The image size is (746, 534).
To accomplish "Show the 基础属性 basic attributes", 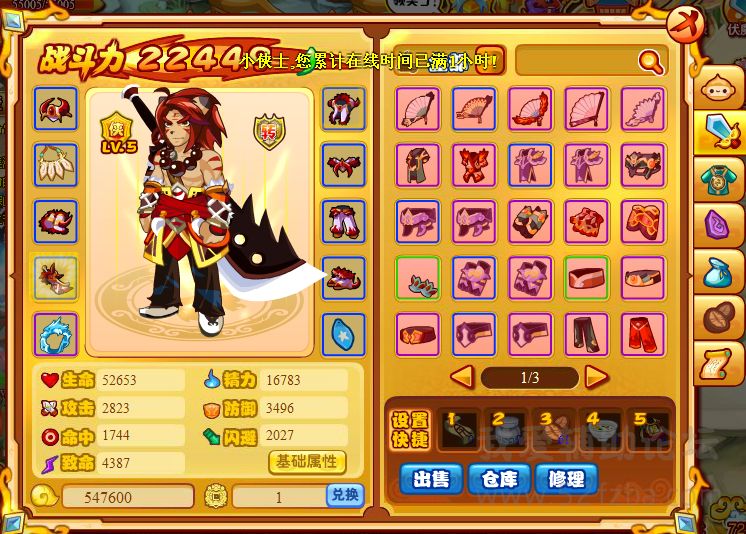I will pyautogui.click(x=307, y=462).
